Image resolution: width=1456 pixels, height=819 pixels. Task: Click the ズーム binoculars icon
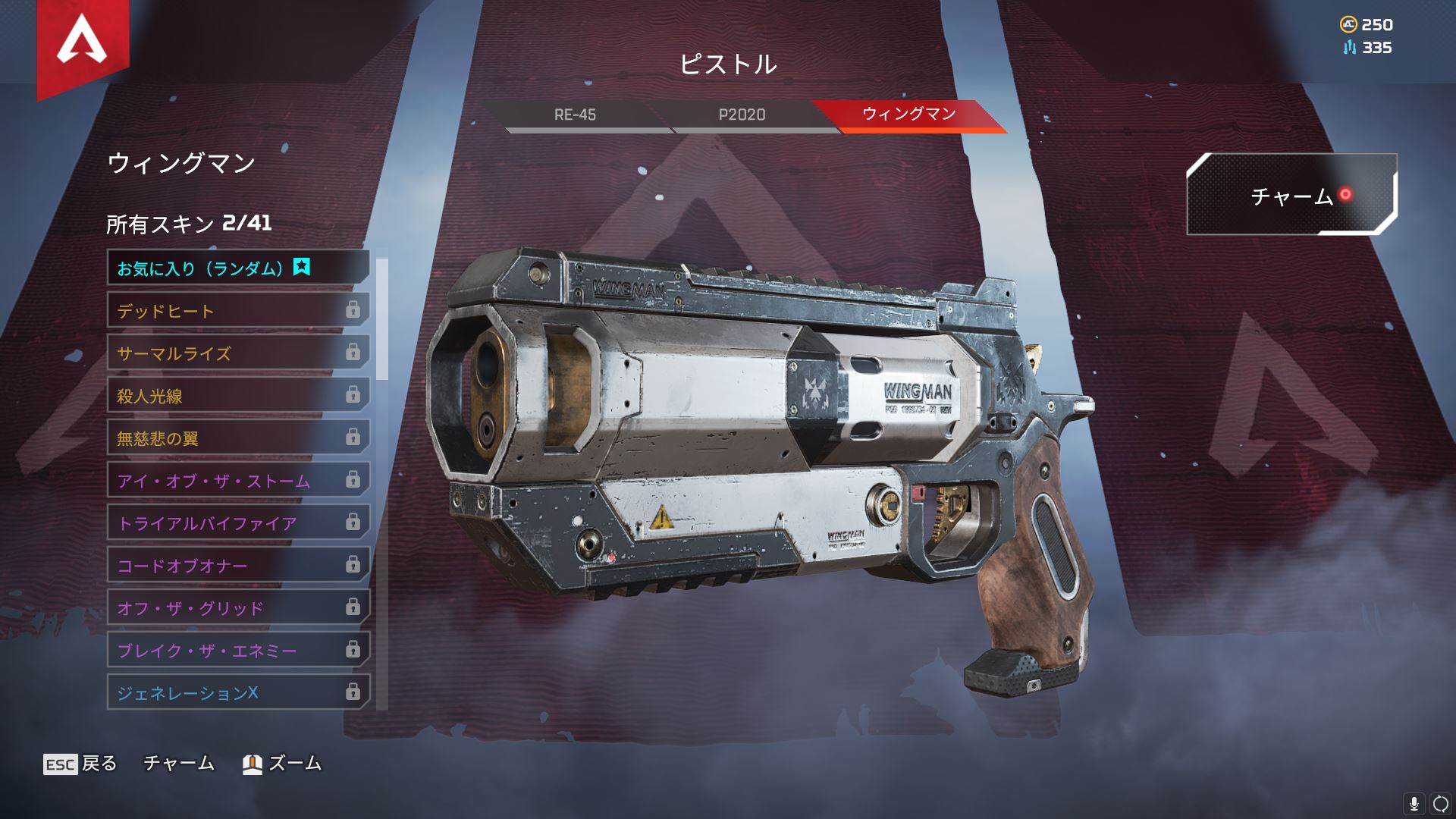[x=251, y=764]
